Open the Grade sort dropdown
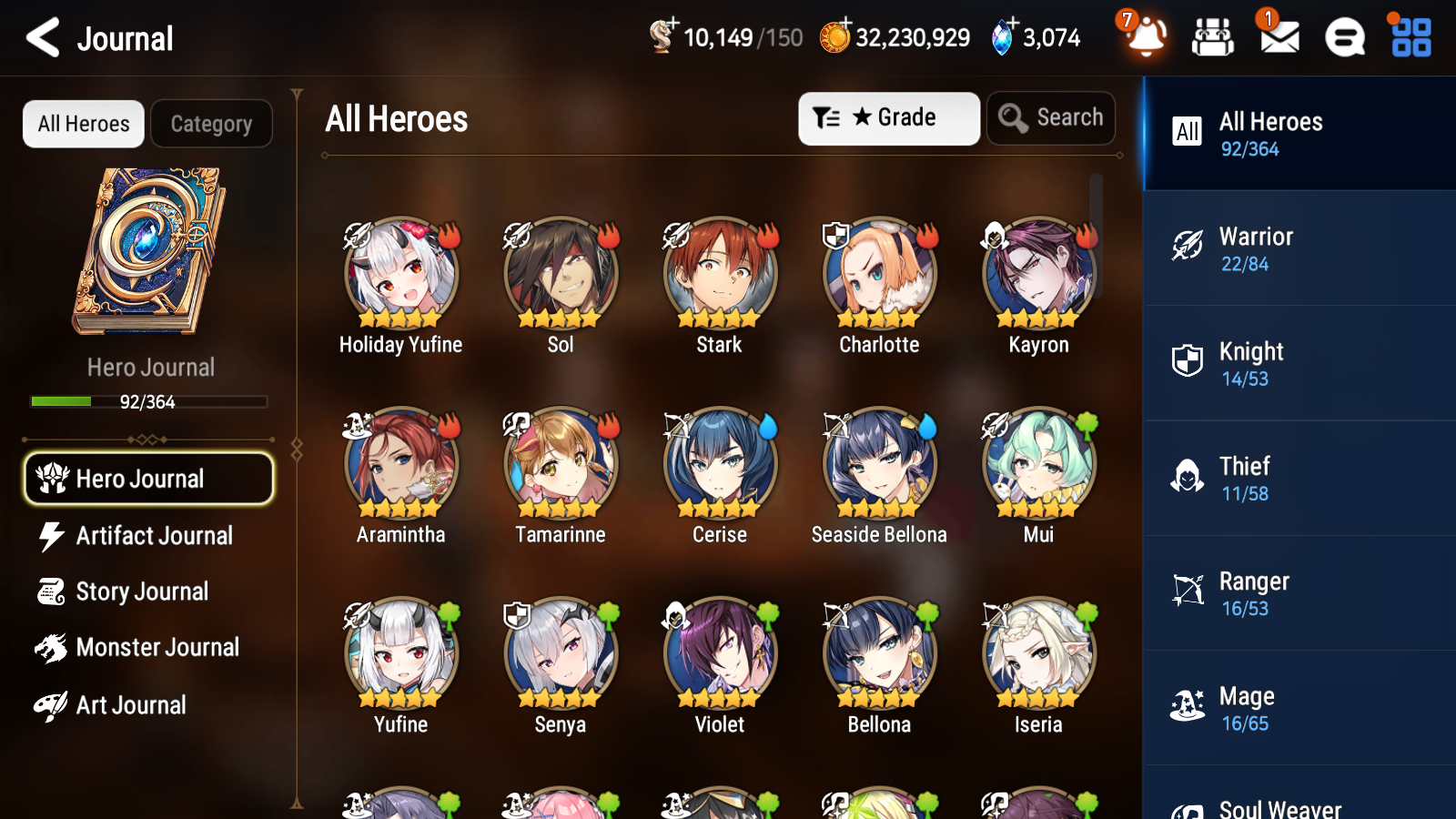The height and width of the screenshot is (819, 1456). coord(888,117)
